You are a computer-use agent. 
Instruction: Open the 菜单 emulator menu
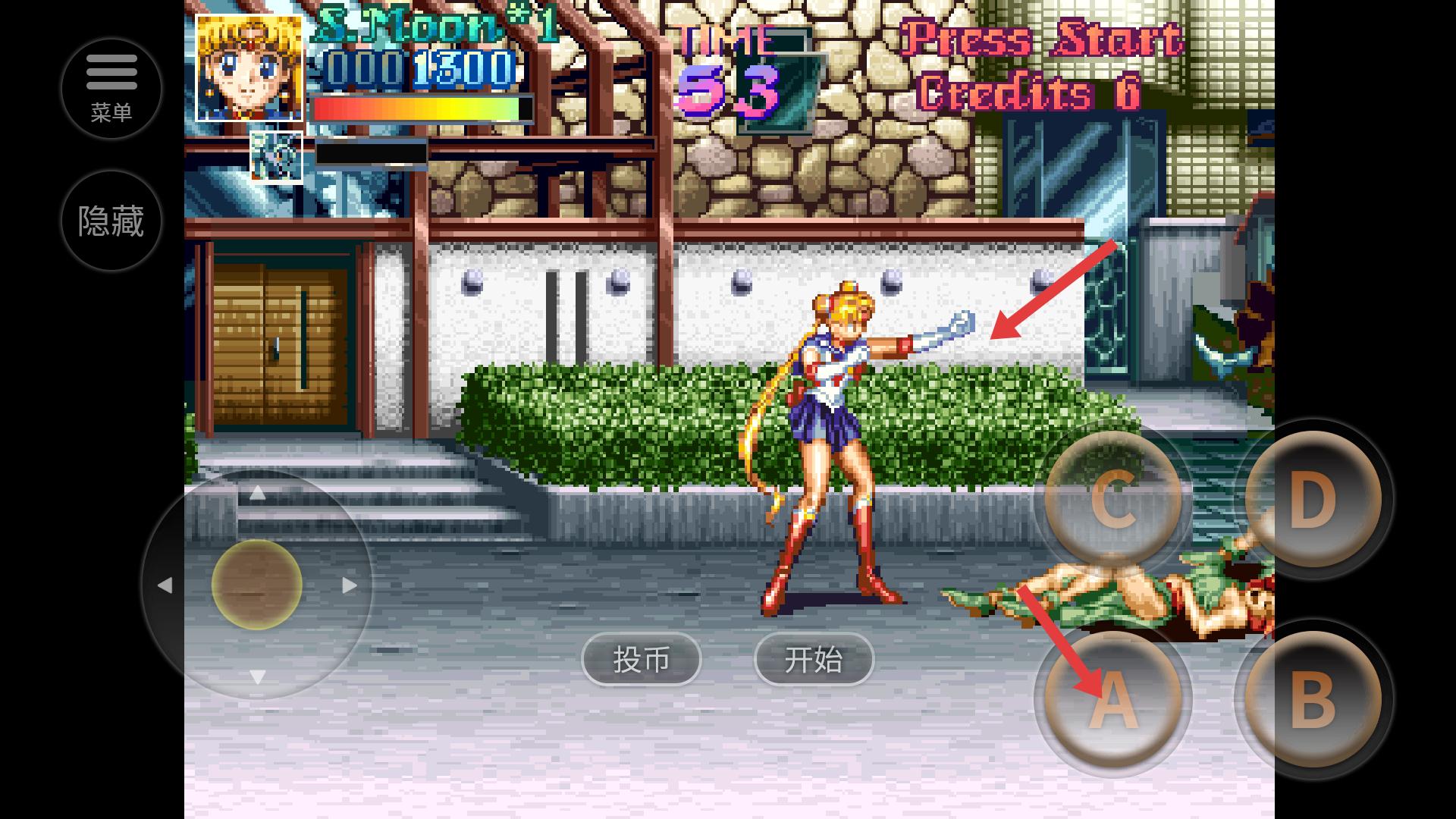click(111, 89)
